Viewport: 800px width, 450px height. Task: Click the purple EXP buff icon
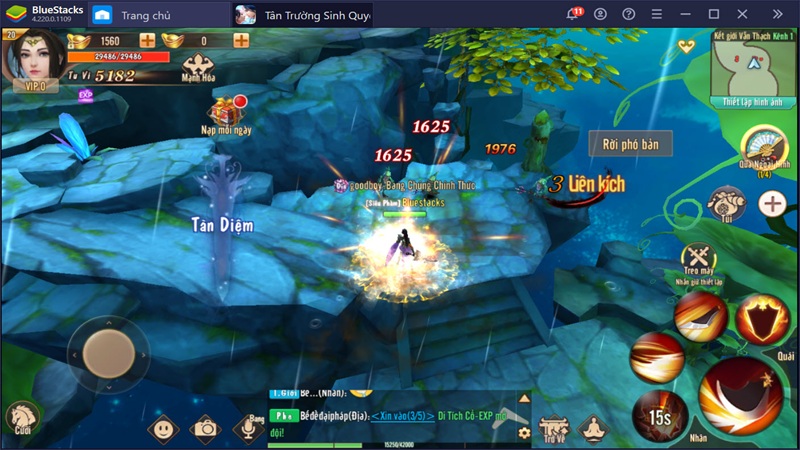click(85, 95)
